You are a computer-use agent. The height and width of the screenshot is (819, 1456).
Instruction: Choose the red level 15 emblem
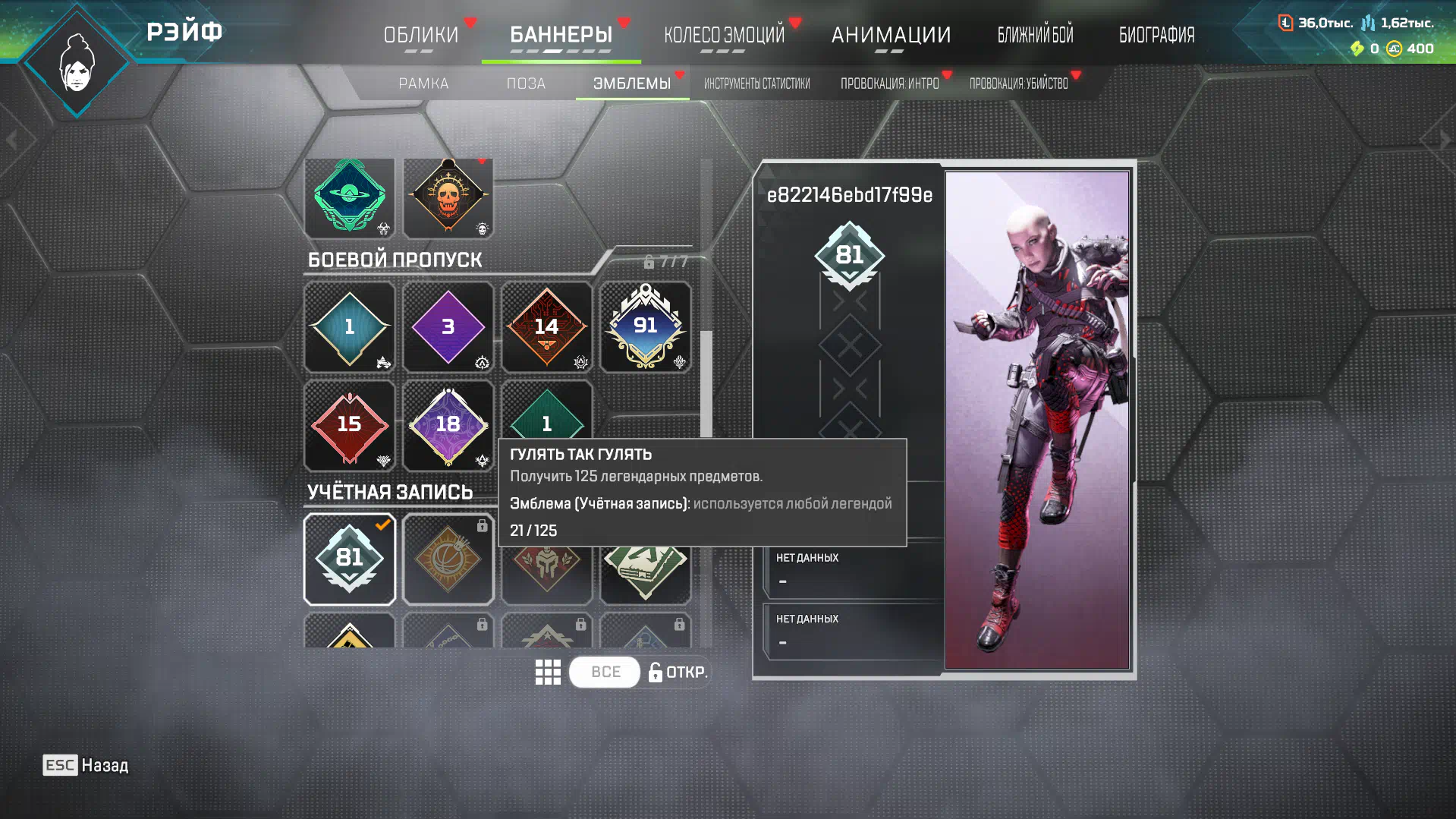[349, 425]
